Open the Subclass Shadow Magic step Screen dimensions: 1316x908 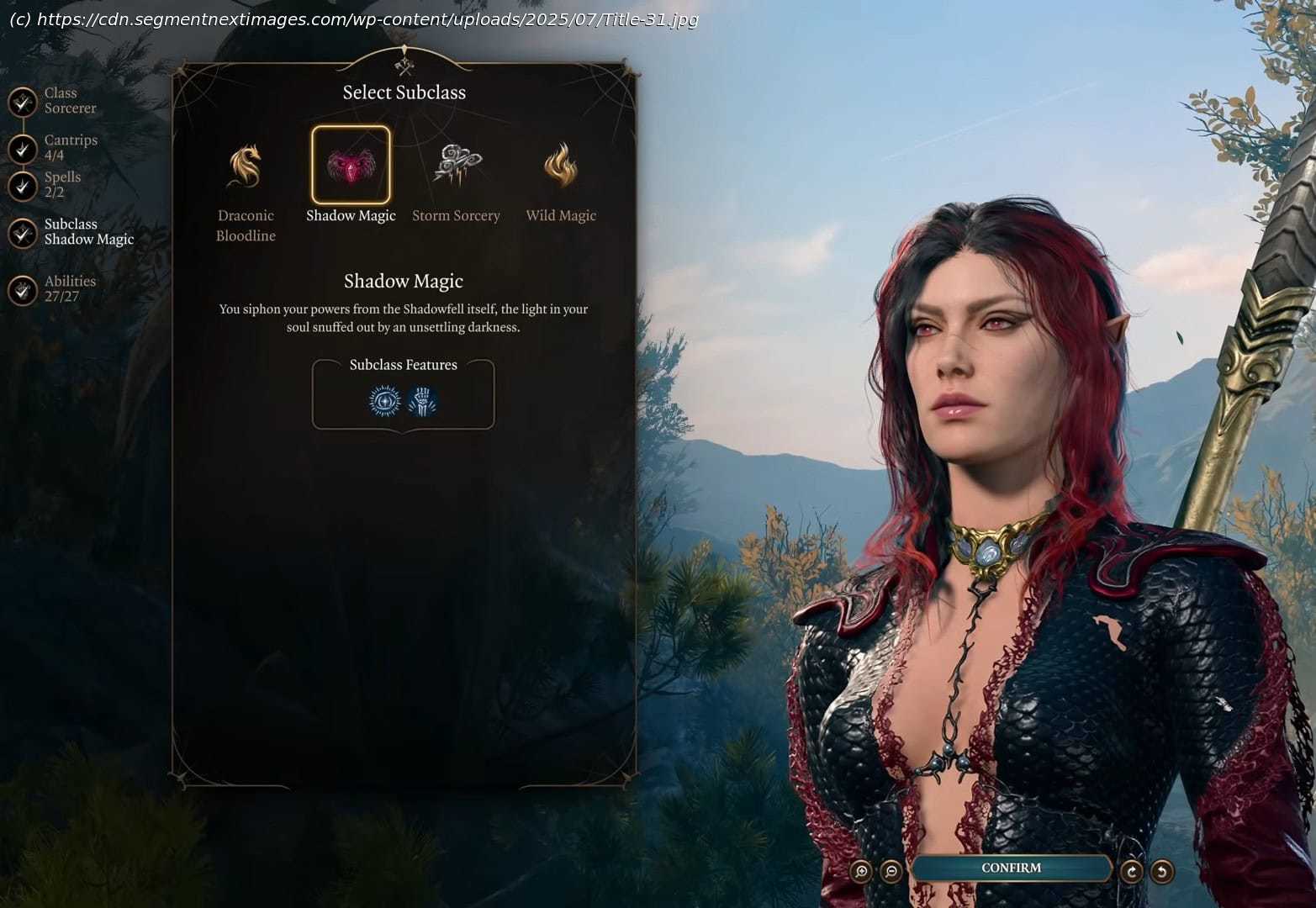pyautogui.click(x=23, y=233)
